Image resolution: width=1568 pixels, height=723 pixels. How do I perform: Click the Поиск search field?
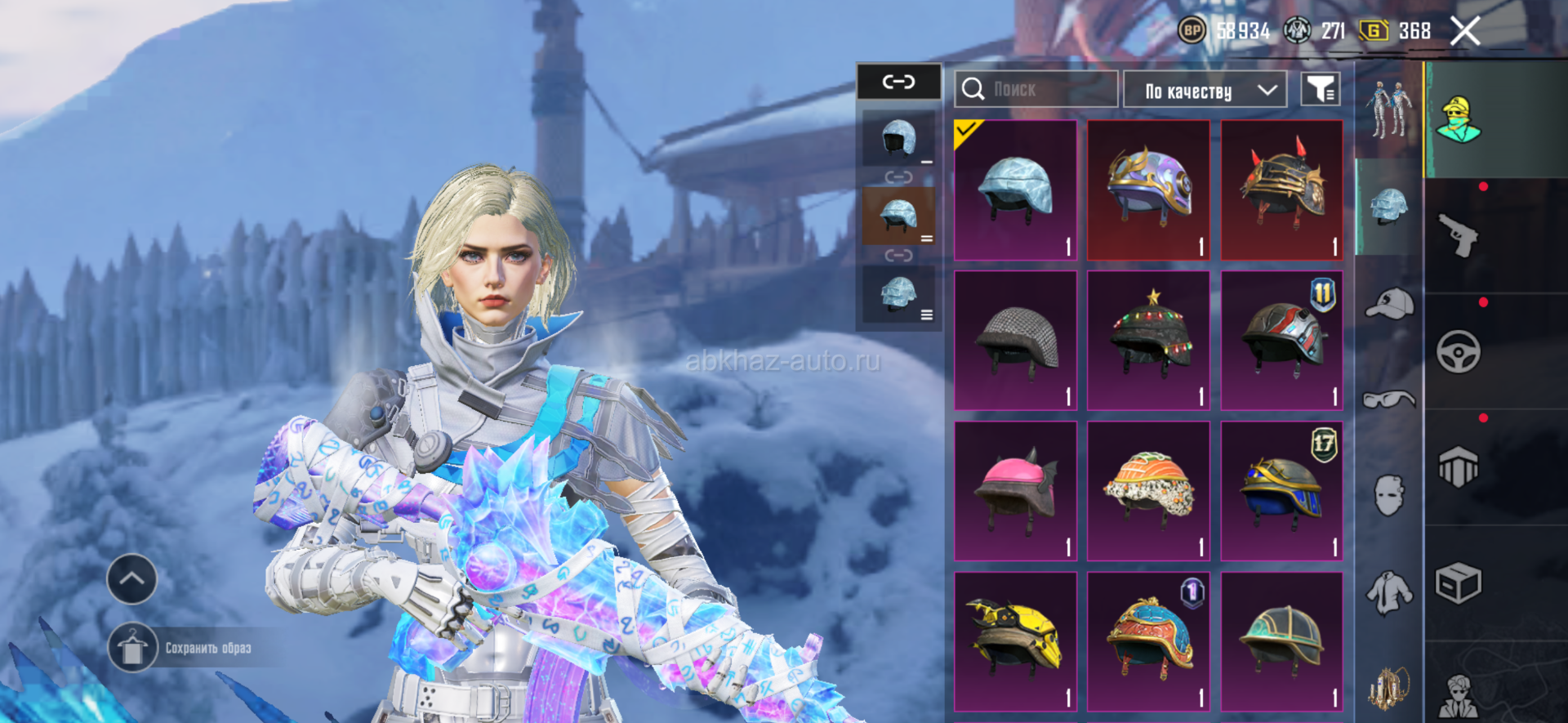[1036, 89]
